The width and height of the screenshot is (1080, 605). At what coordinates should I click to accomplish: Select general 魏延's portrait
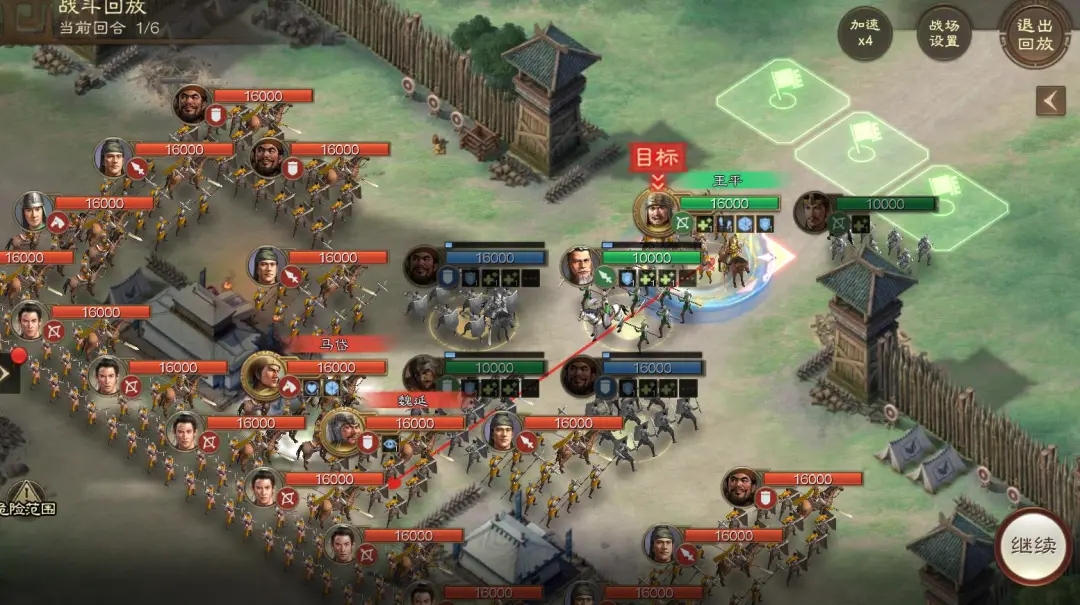point(340,431)
